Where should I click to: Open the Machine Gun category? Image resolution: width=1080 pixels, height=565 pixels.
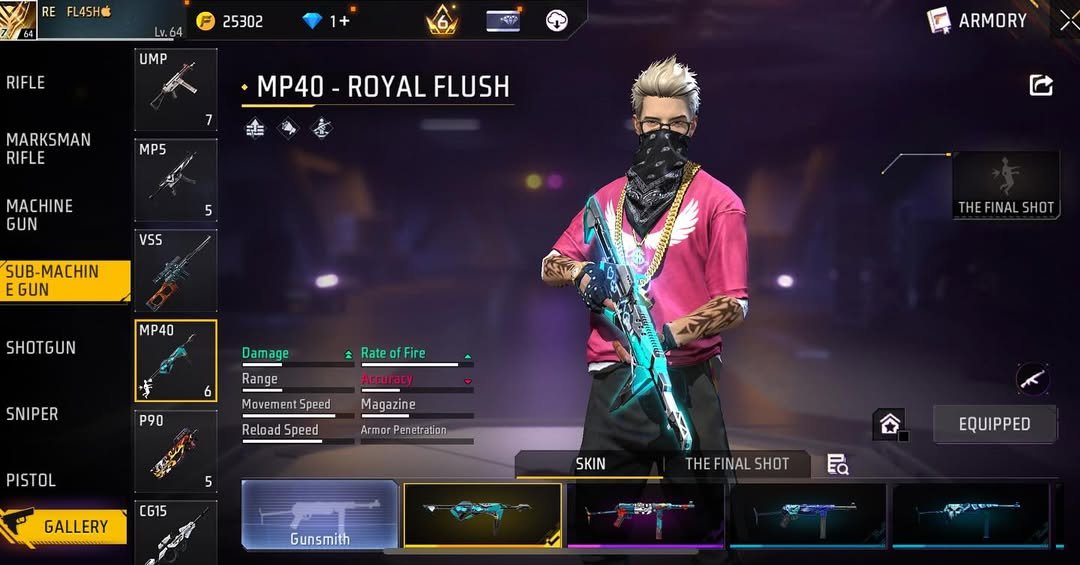tap(40, 214)
